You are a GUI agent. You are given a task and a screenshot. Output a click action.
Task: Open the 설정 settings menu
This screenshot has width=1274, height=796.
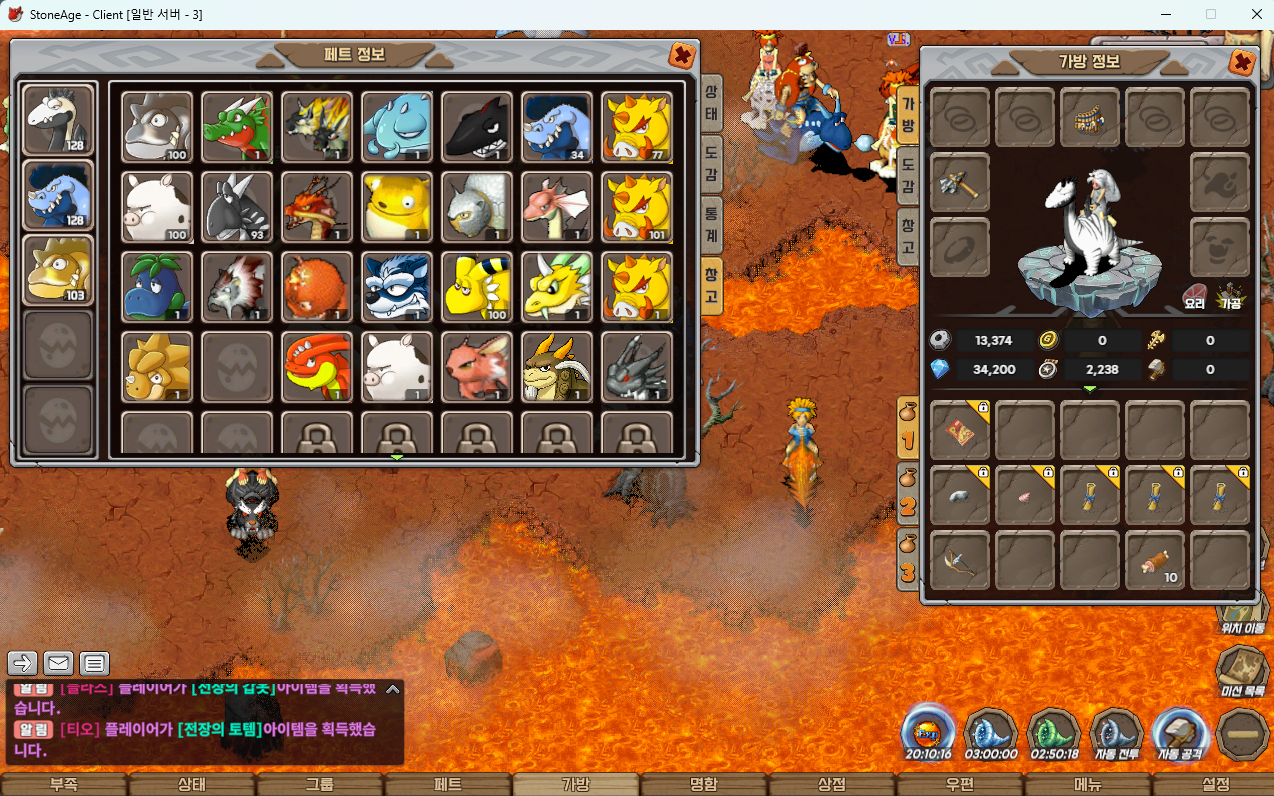pos(1215,785)
